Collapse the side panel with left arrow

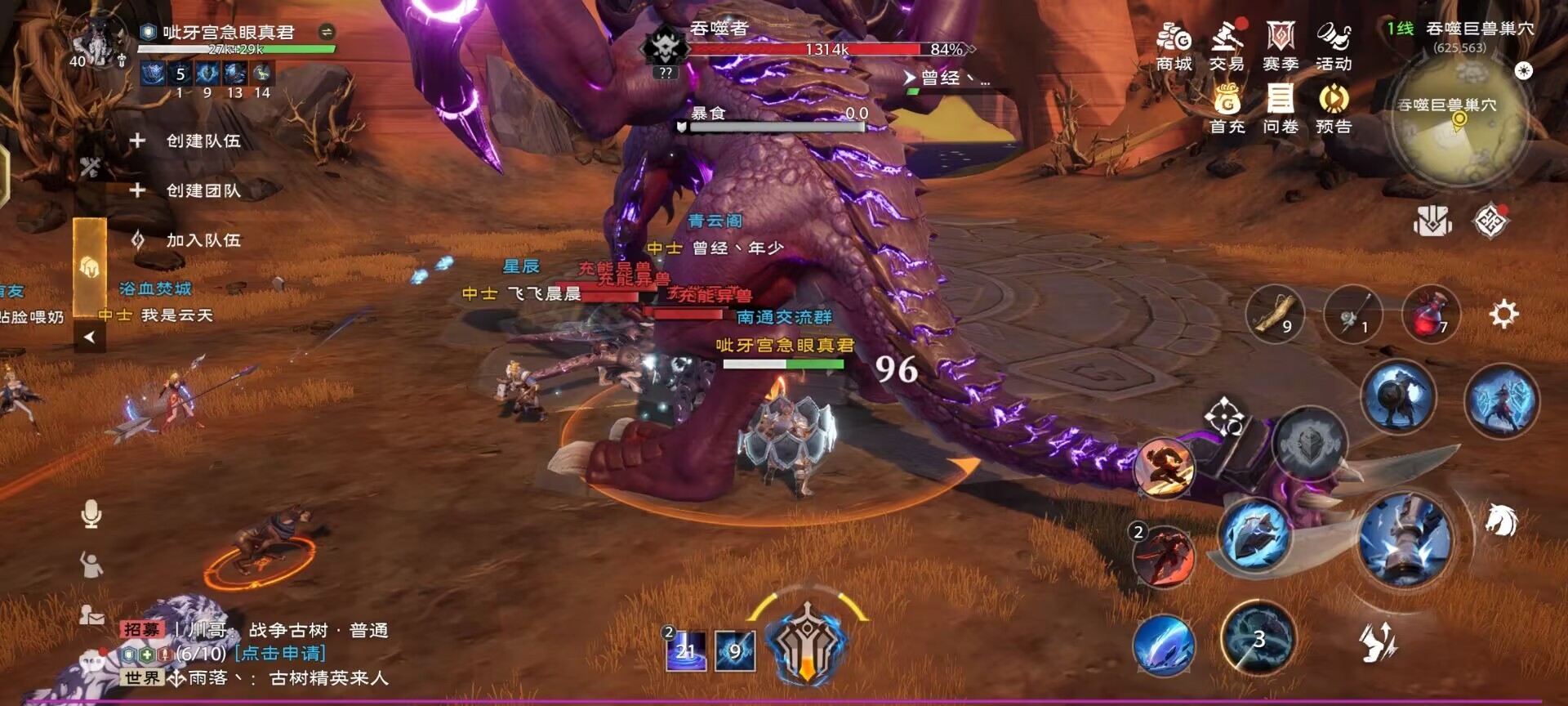point(90,337)
